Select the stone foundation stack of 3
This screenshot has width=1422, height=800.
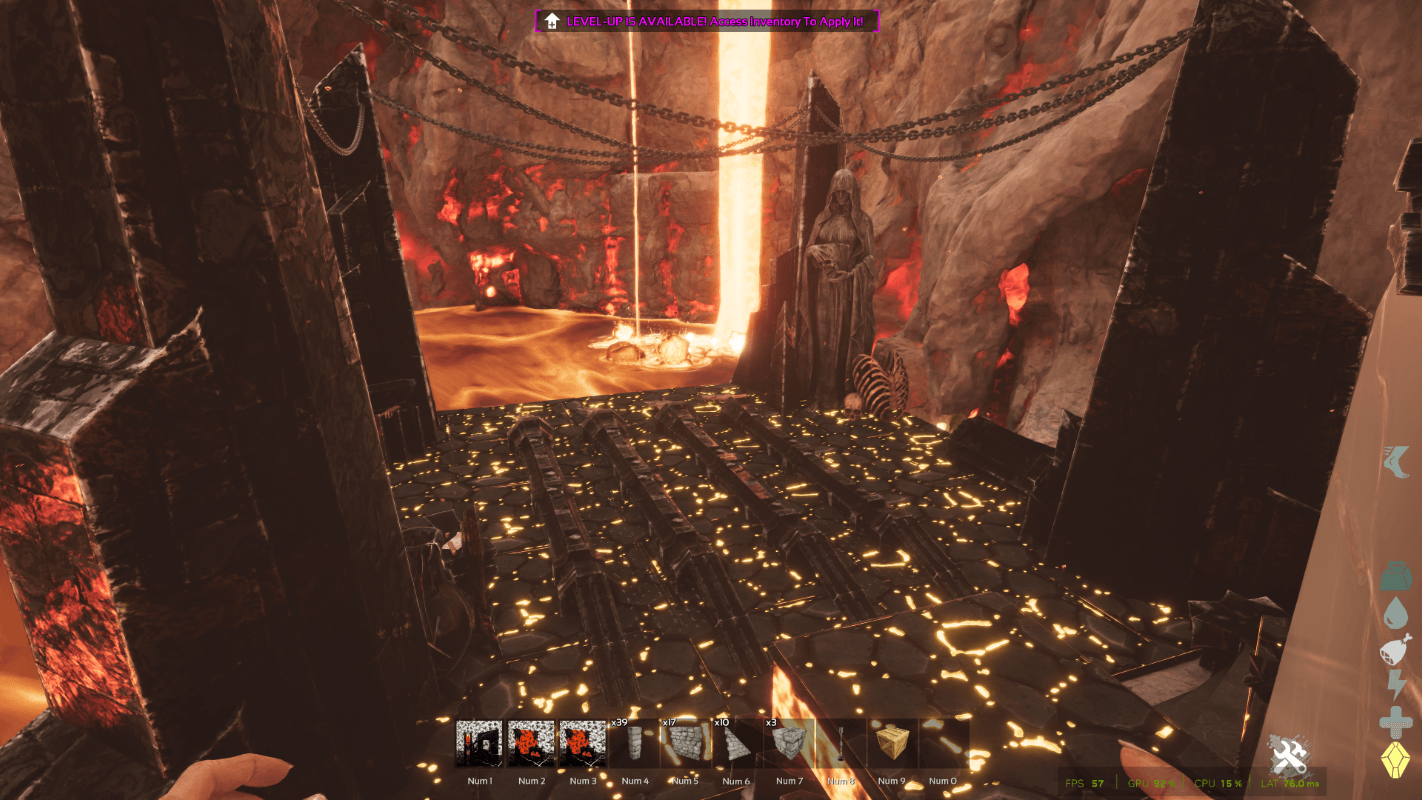point(789,744)
